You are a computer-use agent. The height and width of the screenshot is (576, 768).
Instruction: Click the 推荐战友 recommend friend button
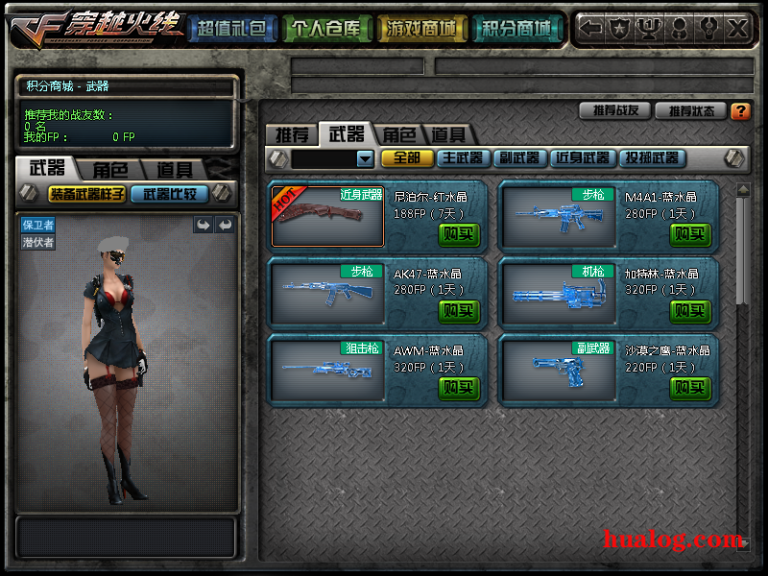(614, 111)
